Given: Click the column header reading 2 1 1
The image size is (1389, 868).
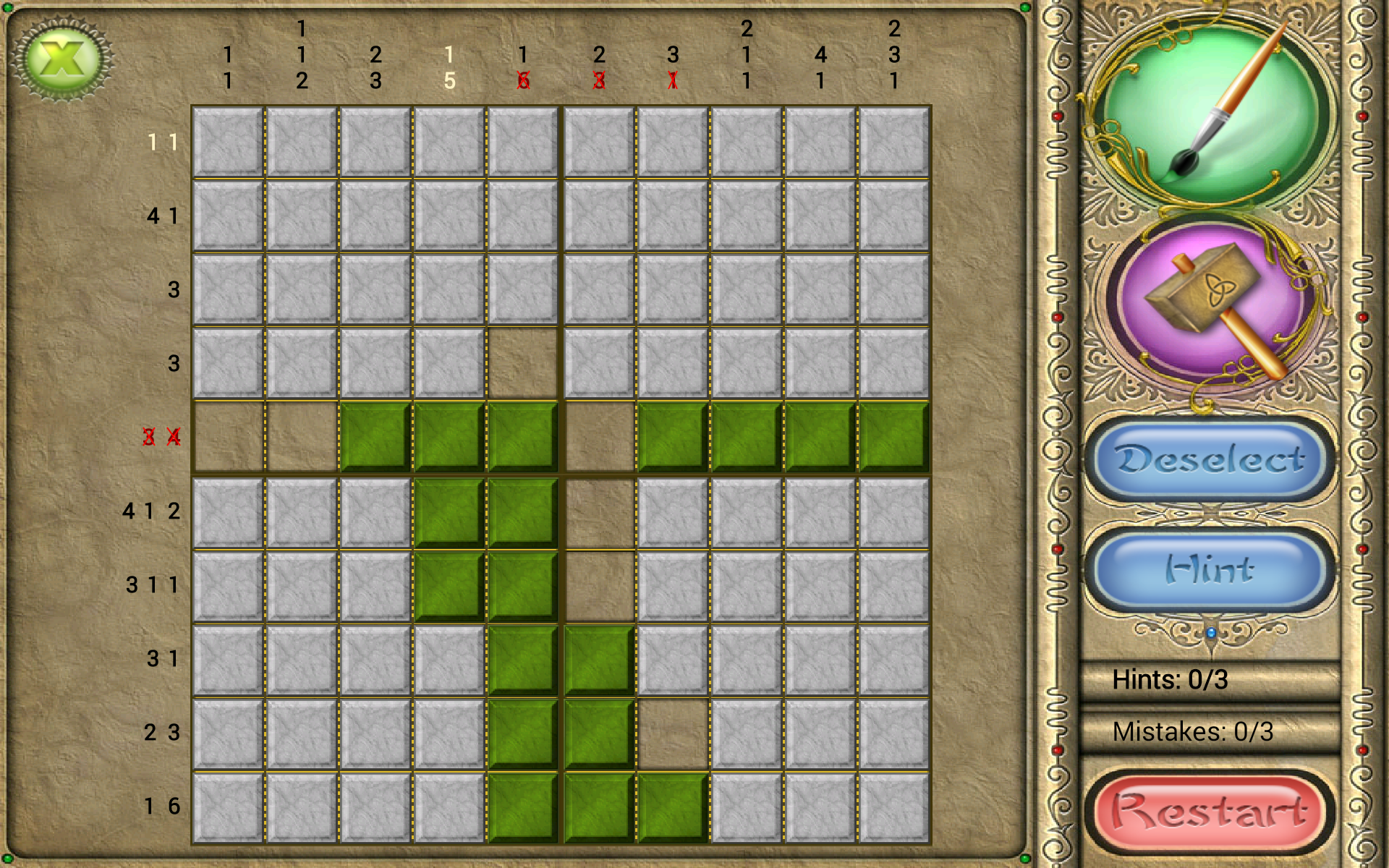Looking at the screenshot, I should [x=745, y=54].
